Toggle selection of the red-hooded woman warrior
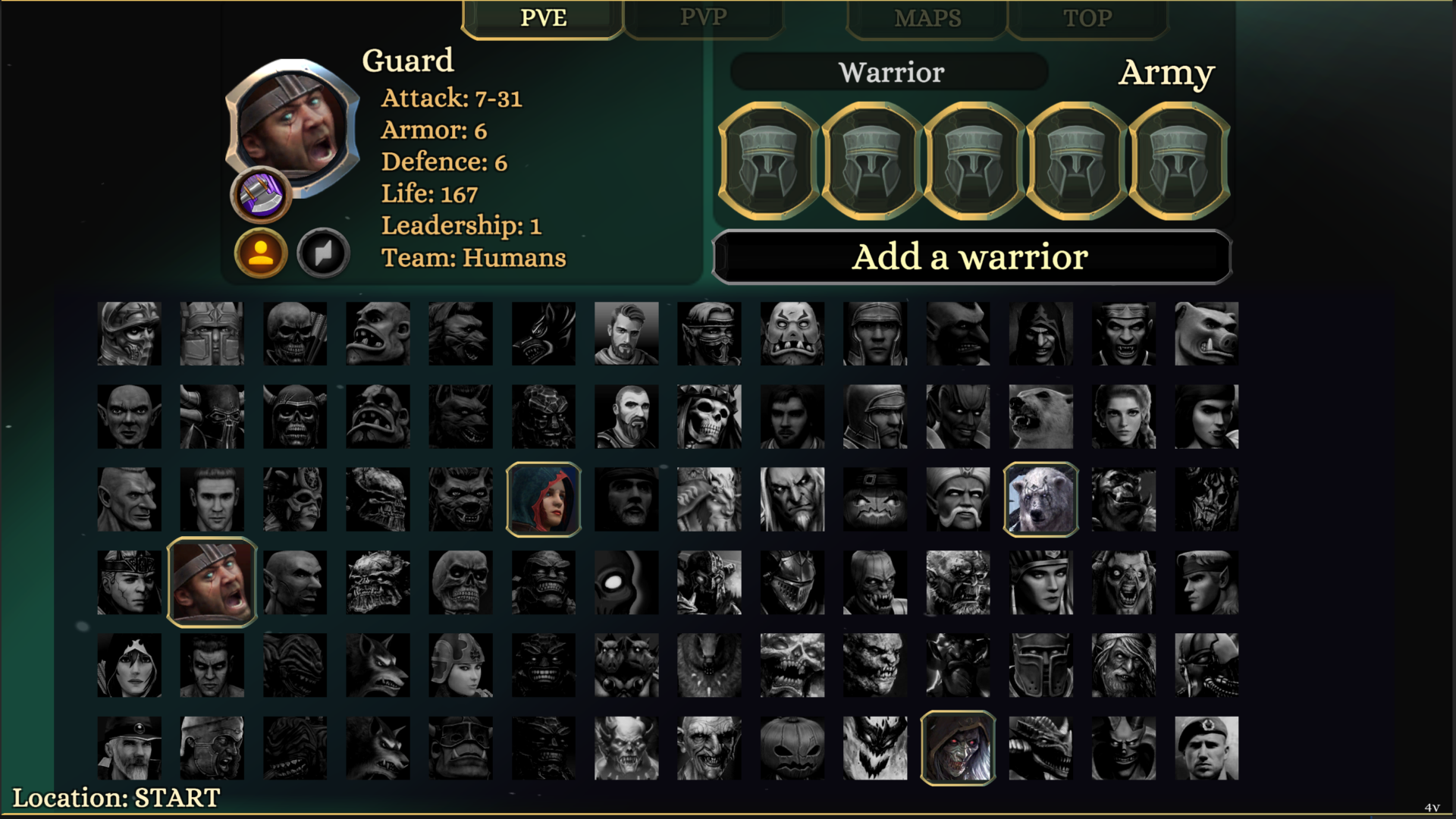This screenshot has width=1456, height=819. point(544,499)
